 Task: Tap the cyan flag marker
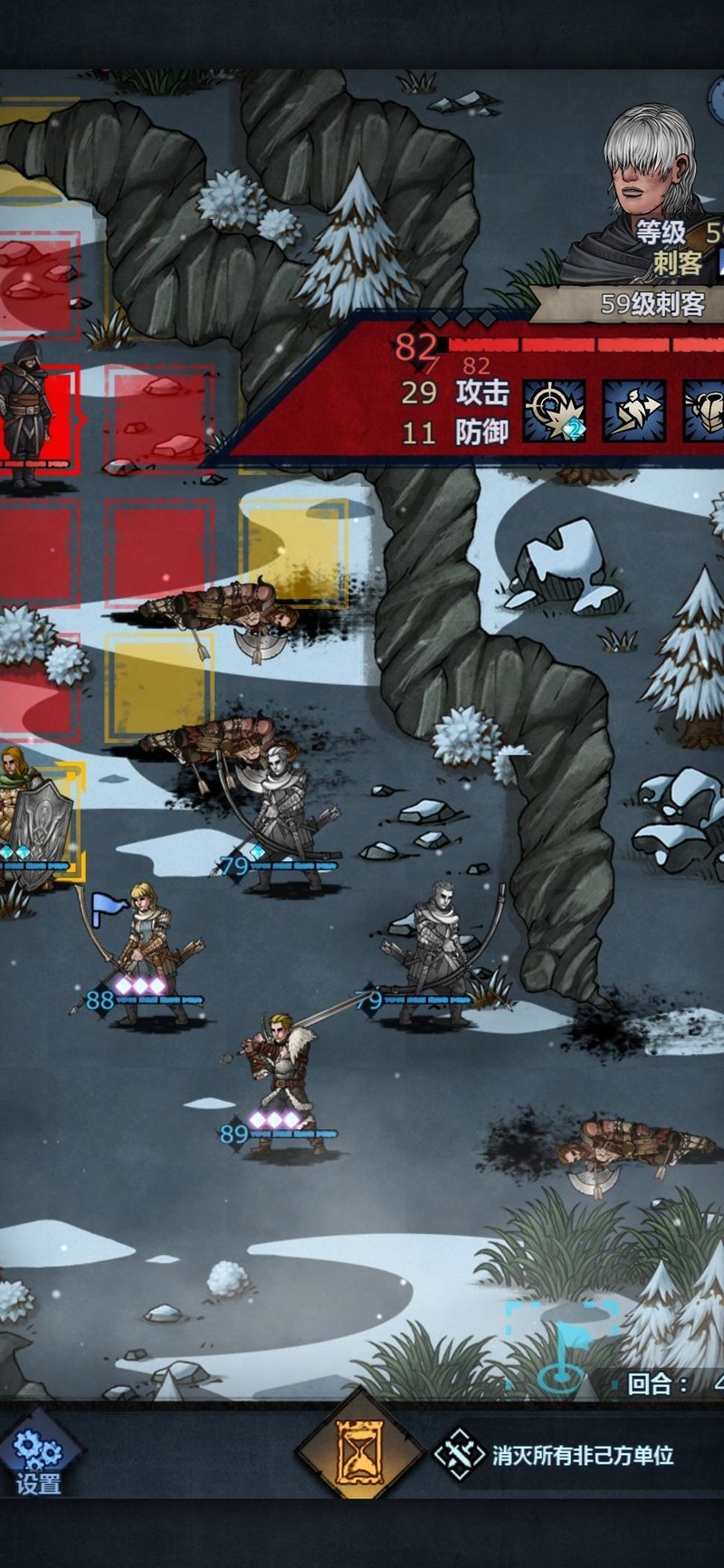click(x=563, y=1345)
